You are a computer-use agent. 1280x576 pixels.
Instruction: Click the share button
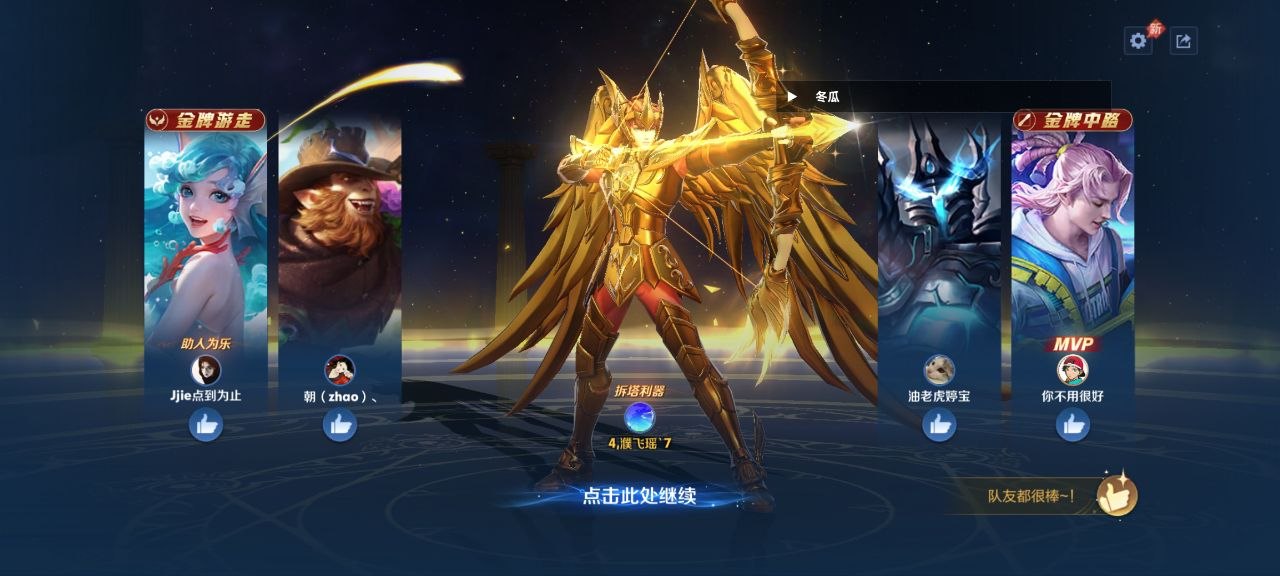1183,41
